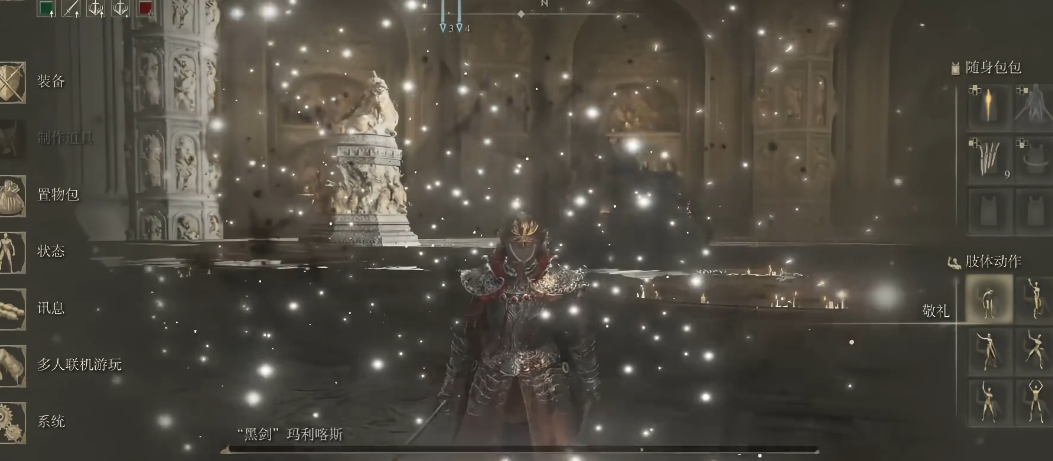Select the glowing golden item pouch slot
The image size is (1053, 461).
click(988, 107)
